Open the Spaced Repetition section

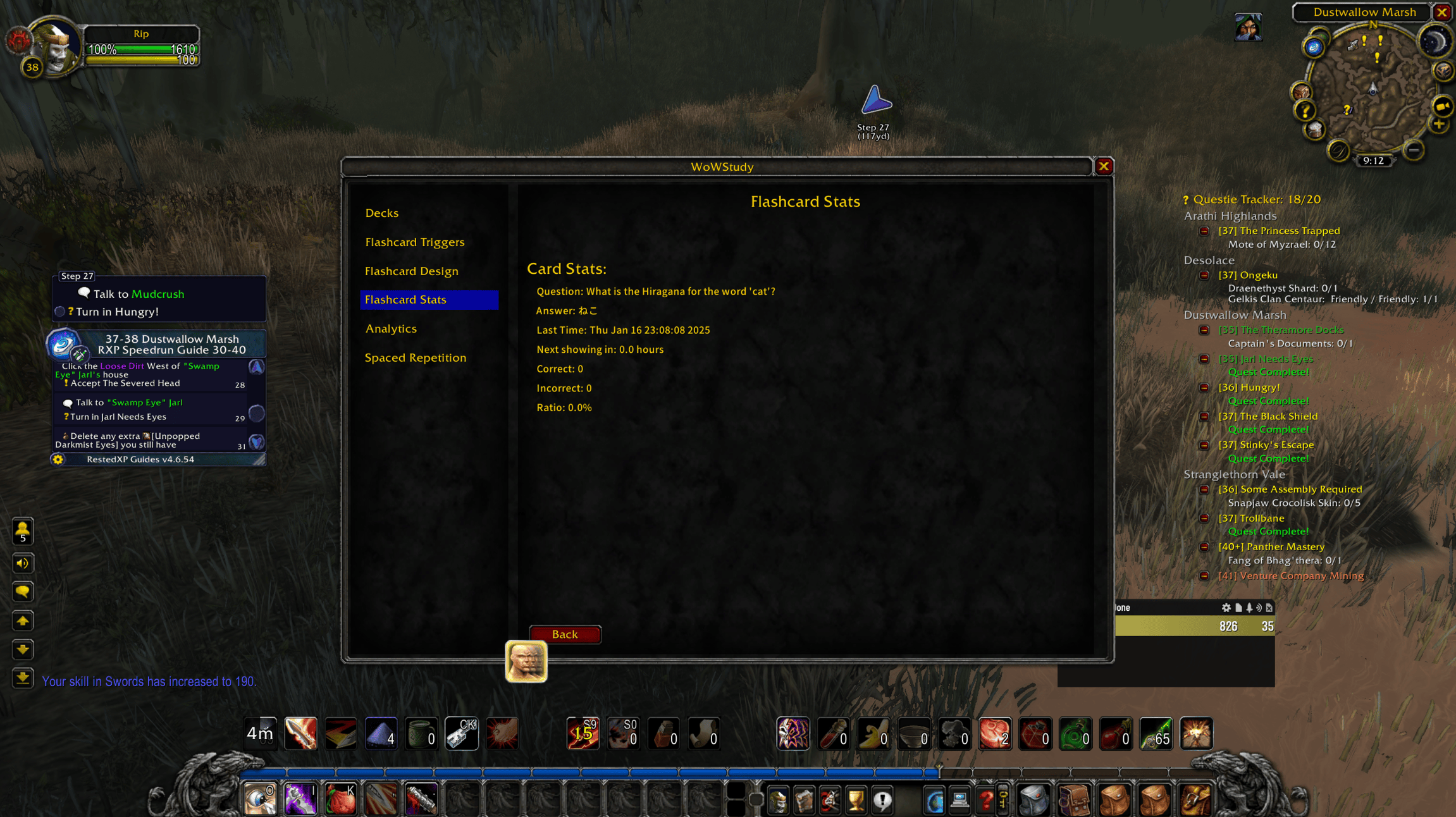click(416, 357)
